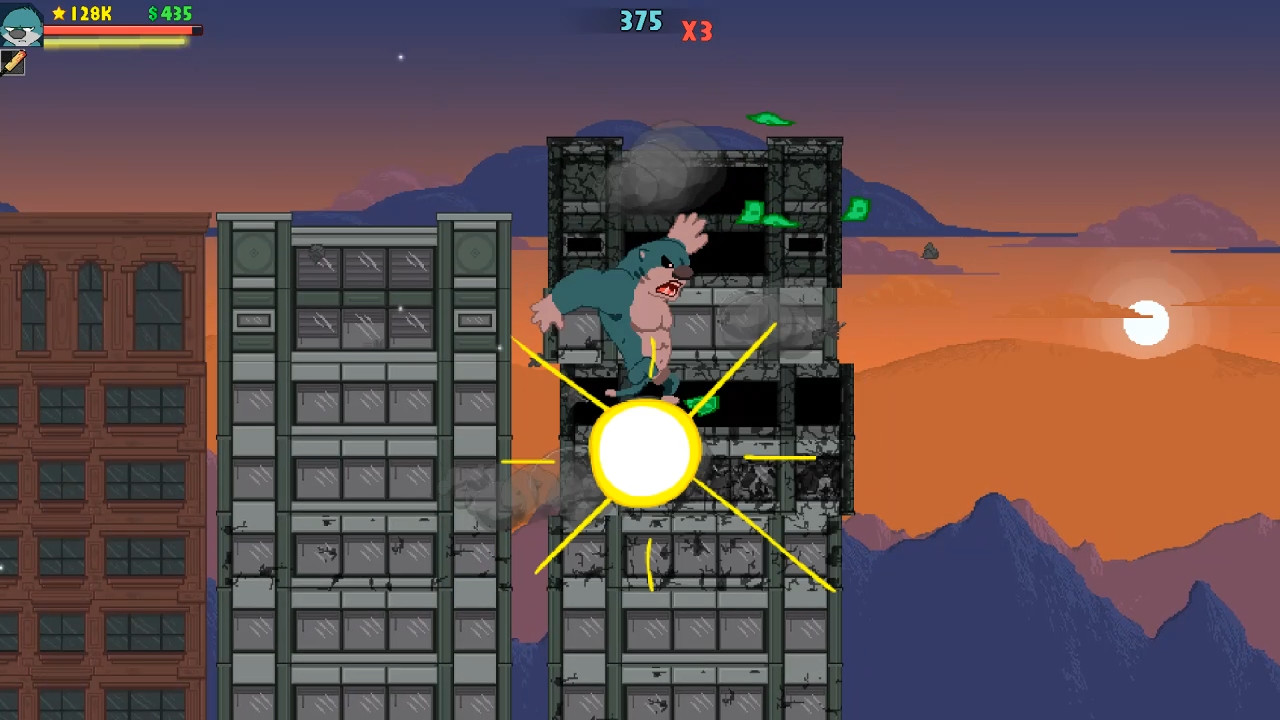
Task: Click the flying green money bill near rooftop
Action: 770,119
